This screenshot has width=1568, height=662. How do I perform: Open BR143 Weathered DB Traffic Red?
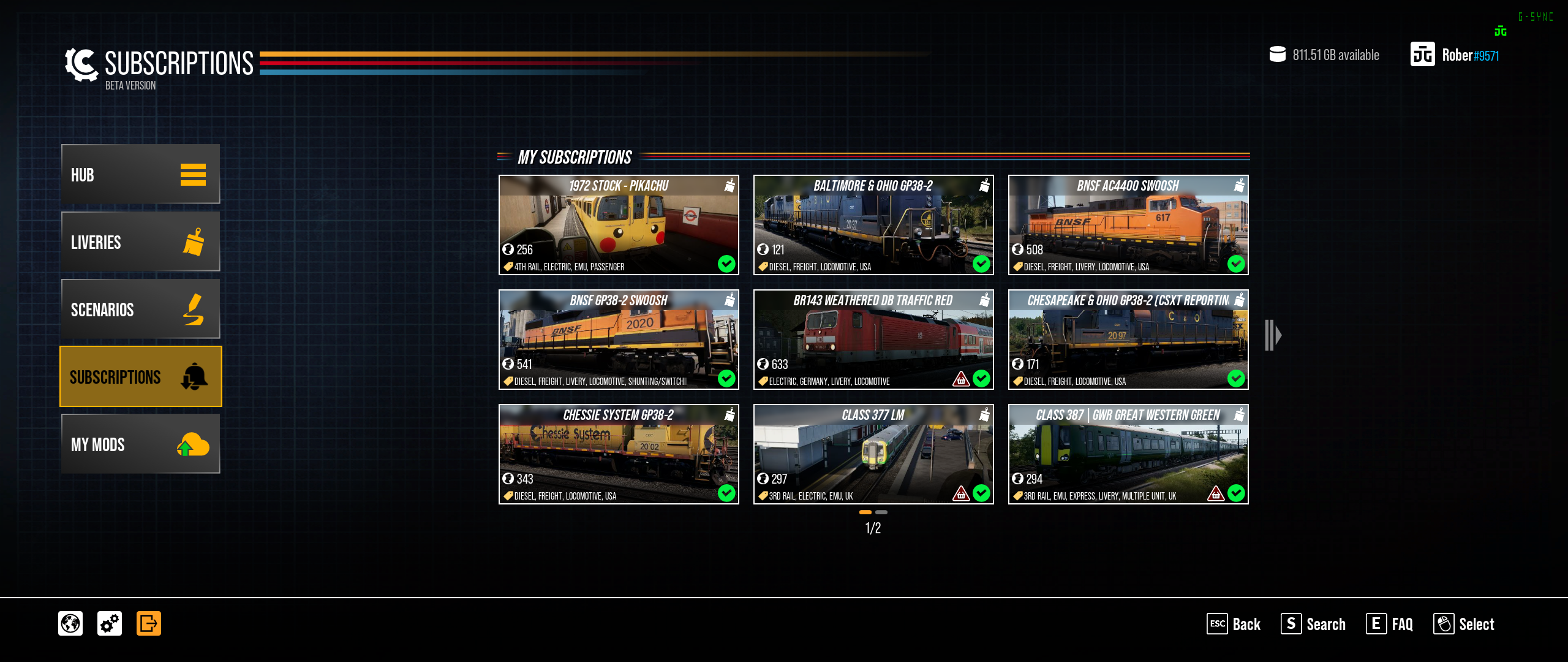click(873, 340)
